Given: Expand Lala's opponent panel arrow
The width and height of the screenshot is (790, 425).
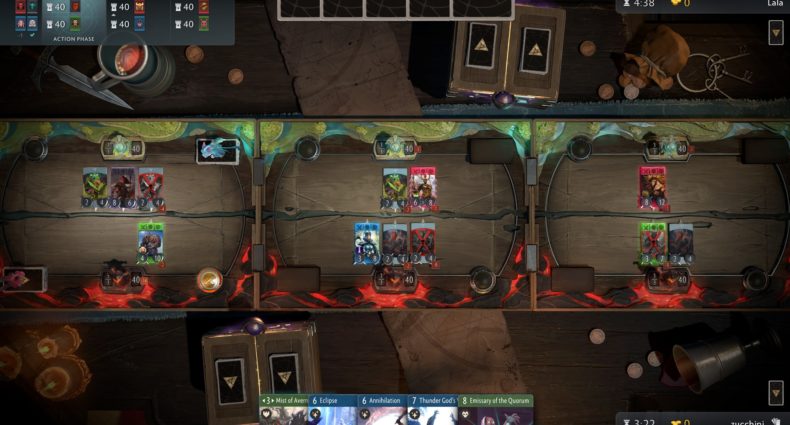Looking at the screenshot, I should pos(776,33).
